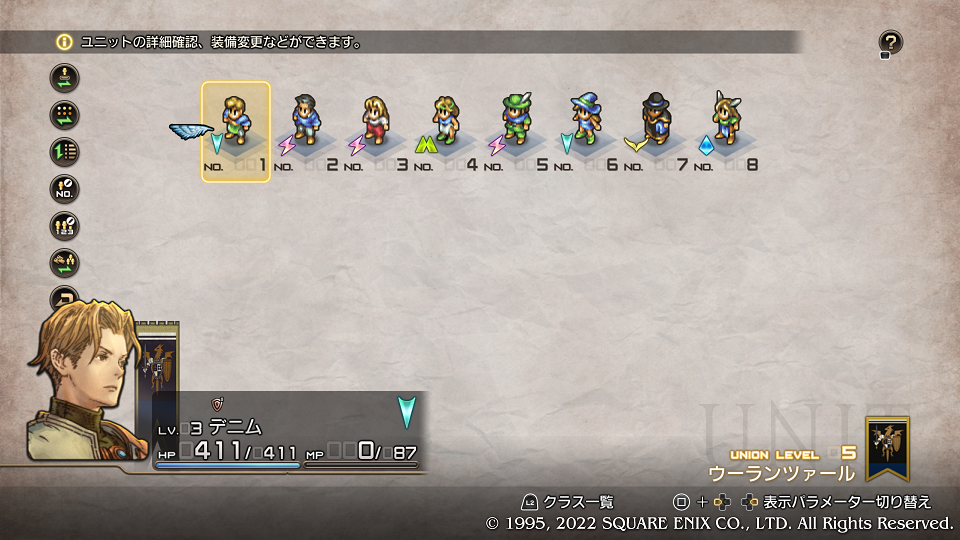The height and width of the screenshot is (540, 960).
Task: Click the Union Level banner emblem
Action: (x=888, y=448)
